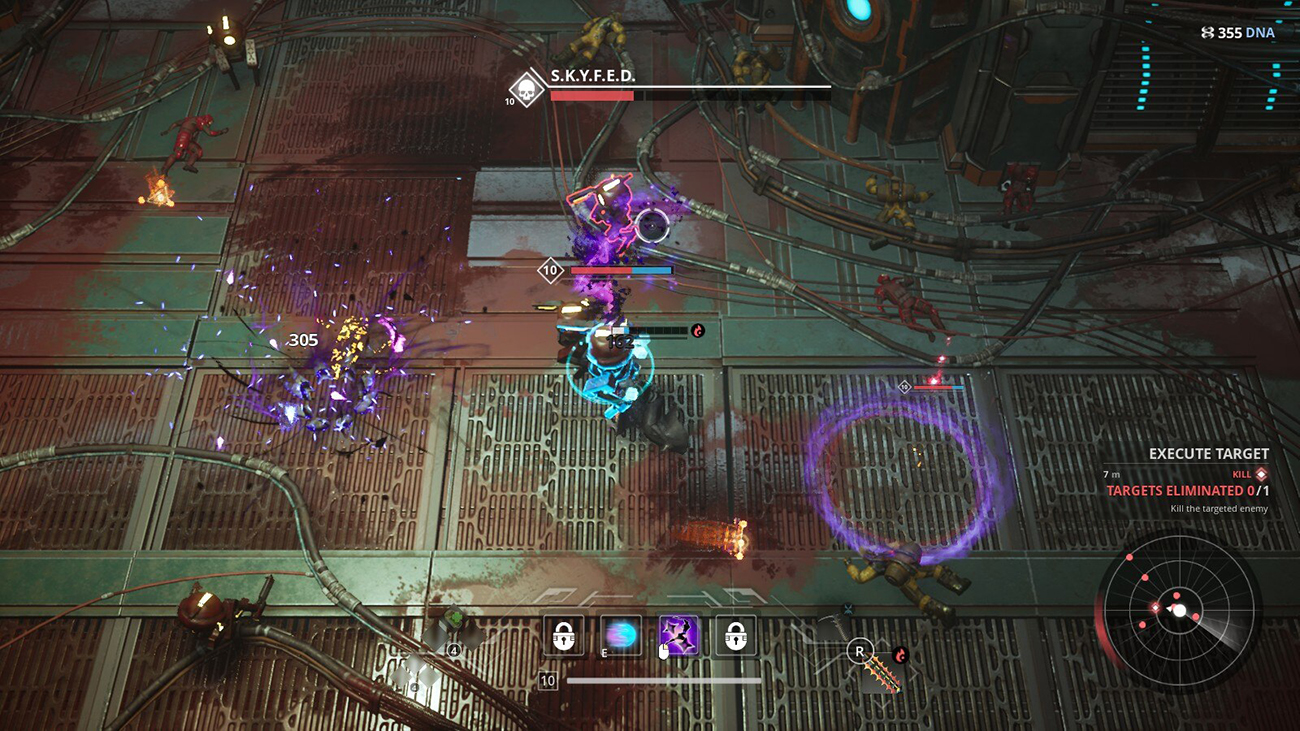Select the blue plasma ability bound to E
The image size is (1300, 731).
pos(620,634)
